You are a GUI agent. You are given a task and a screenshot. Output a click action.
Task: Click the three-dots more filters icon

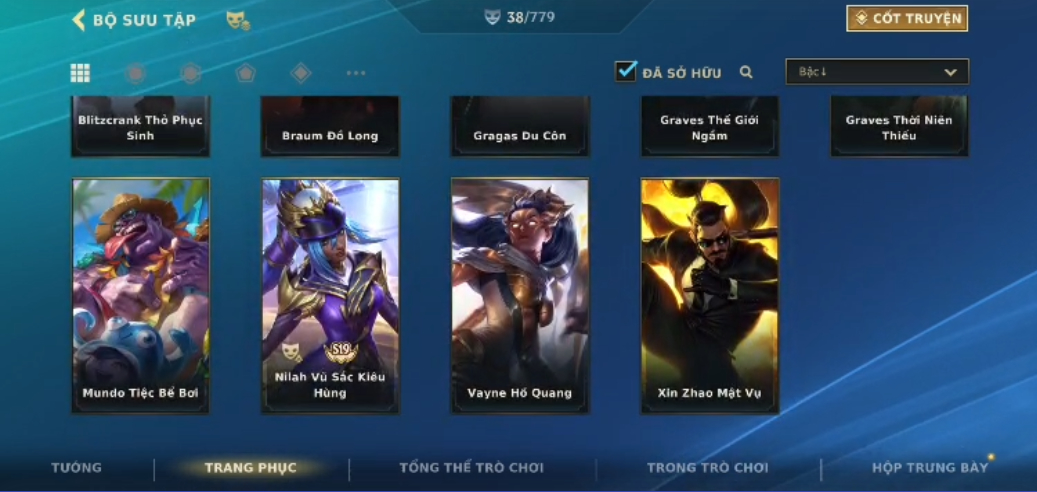(356, 73)
